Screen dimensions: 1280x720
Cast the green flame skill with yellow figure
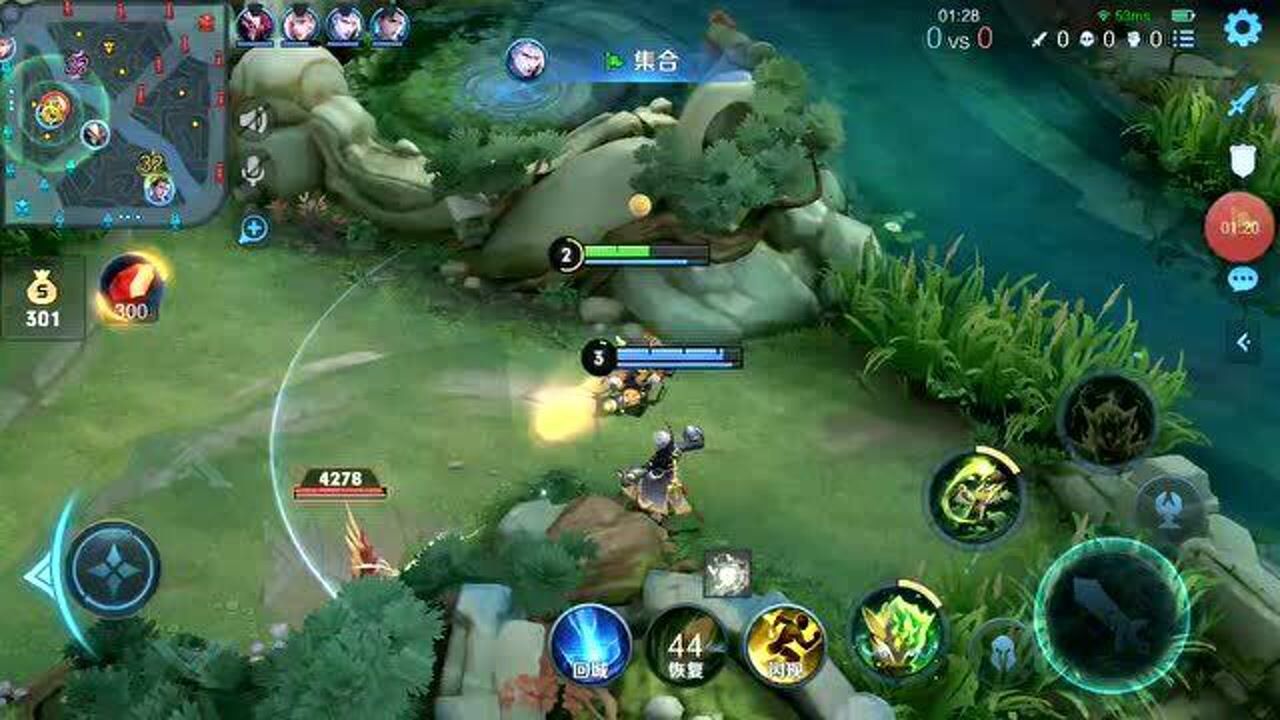pyautogui.click(x=897, y=632)
